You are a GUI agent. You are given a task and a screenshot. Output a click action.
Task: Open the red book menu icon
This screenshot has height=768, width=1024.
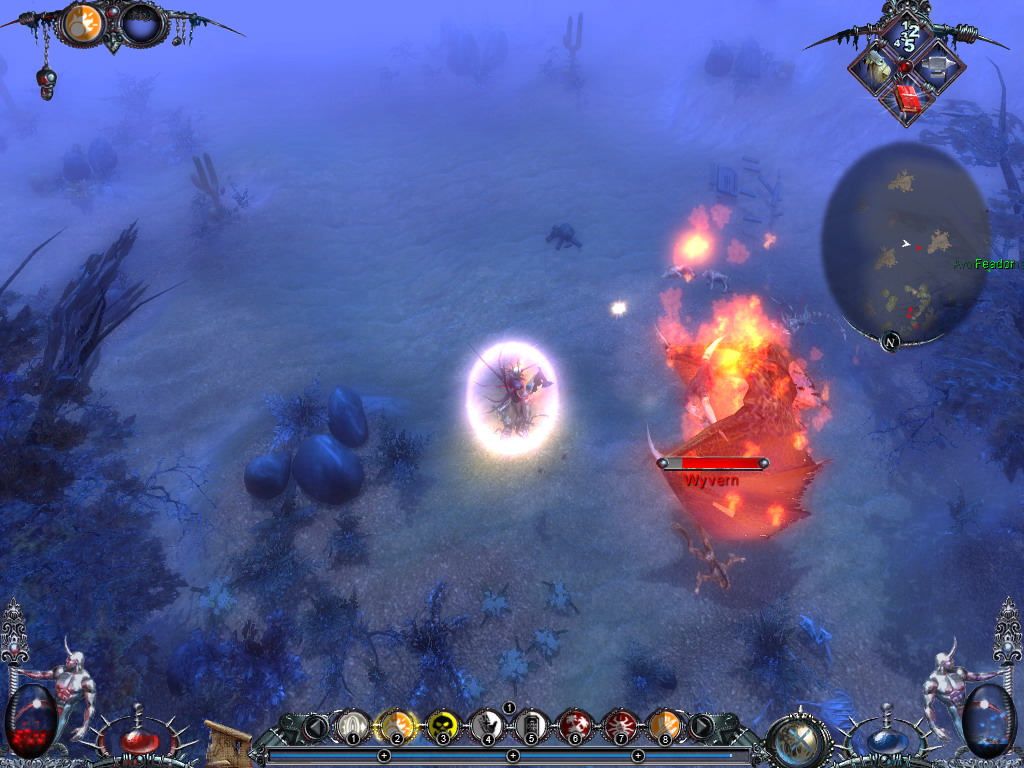[x=908, y=98]
